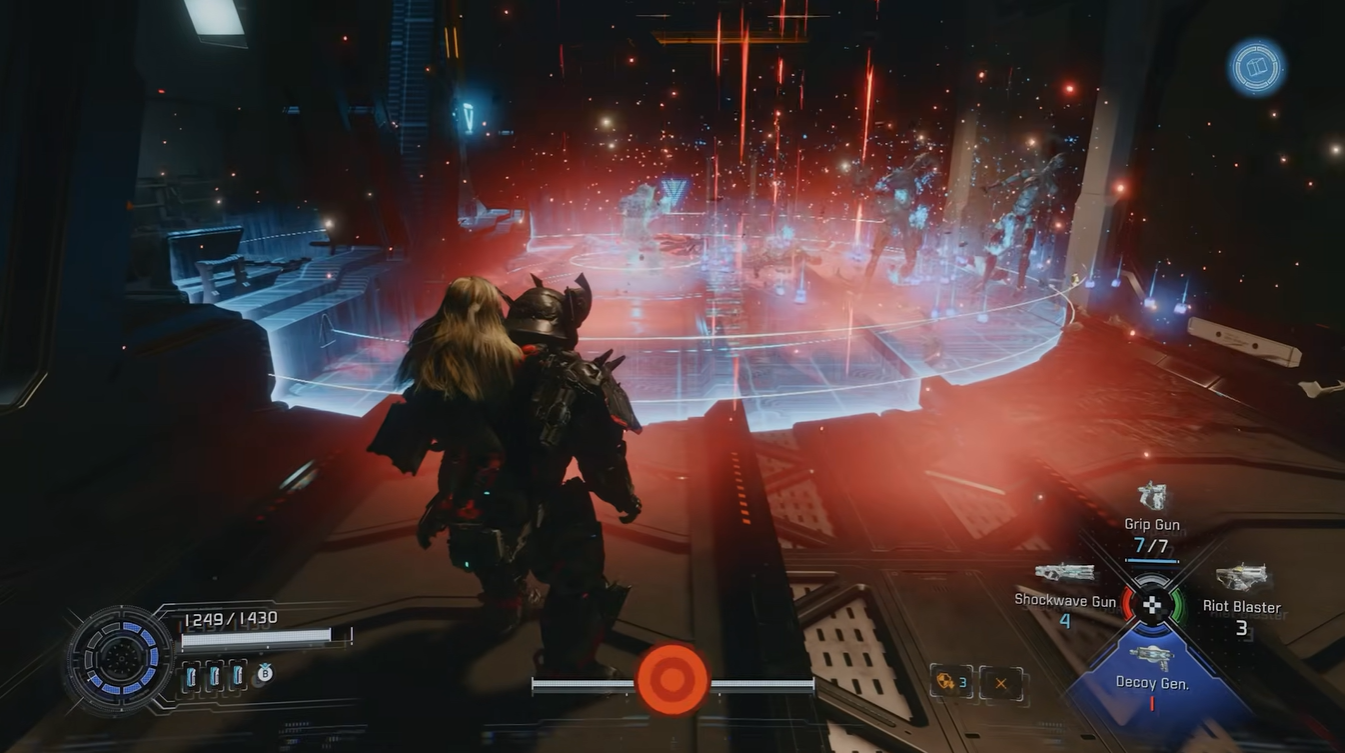Screen dimensions: 1345x753
Task: Click the B medal badge icon
Action: 265,674
